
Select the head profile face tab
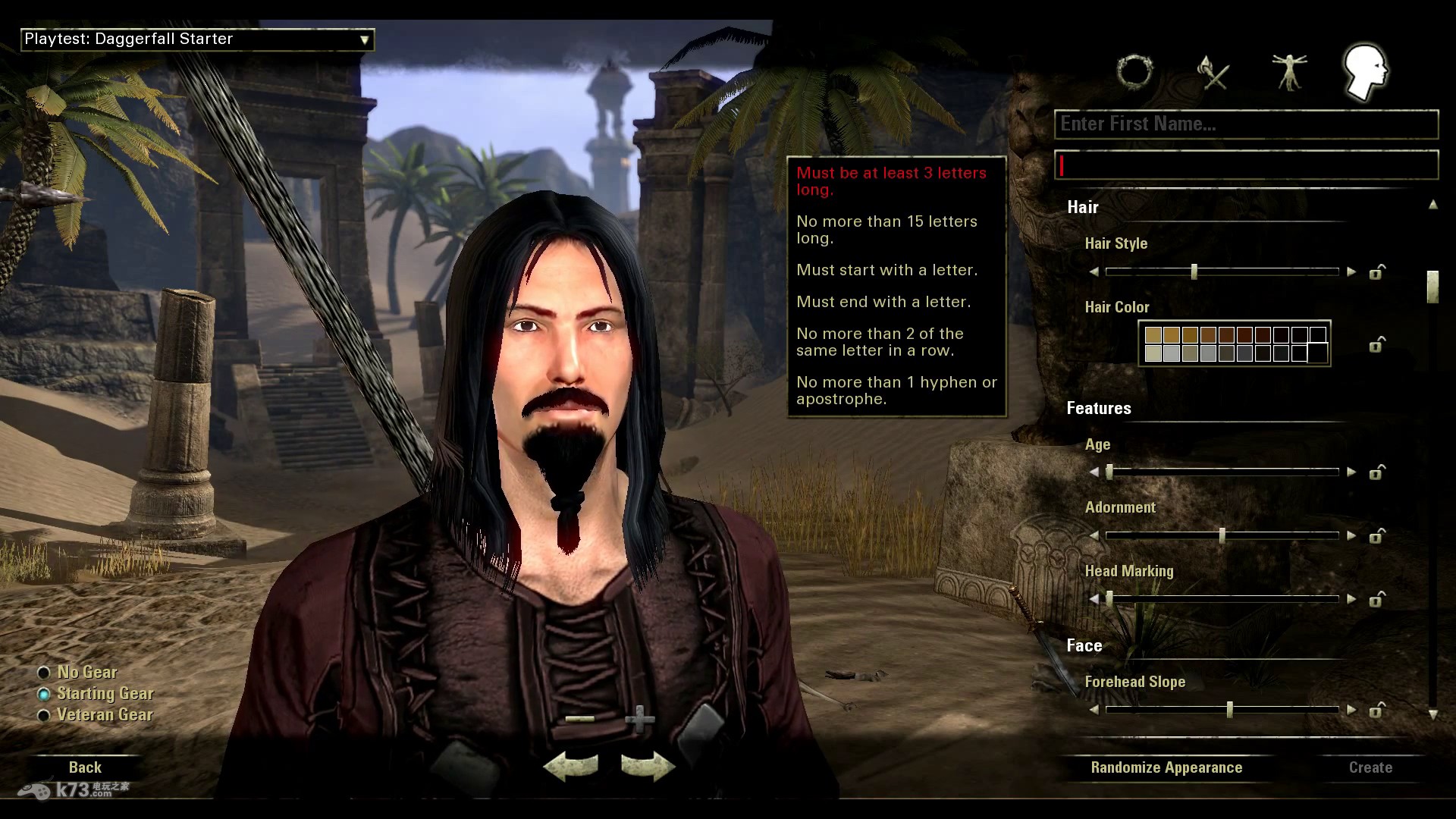(1365, 72)
